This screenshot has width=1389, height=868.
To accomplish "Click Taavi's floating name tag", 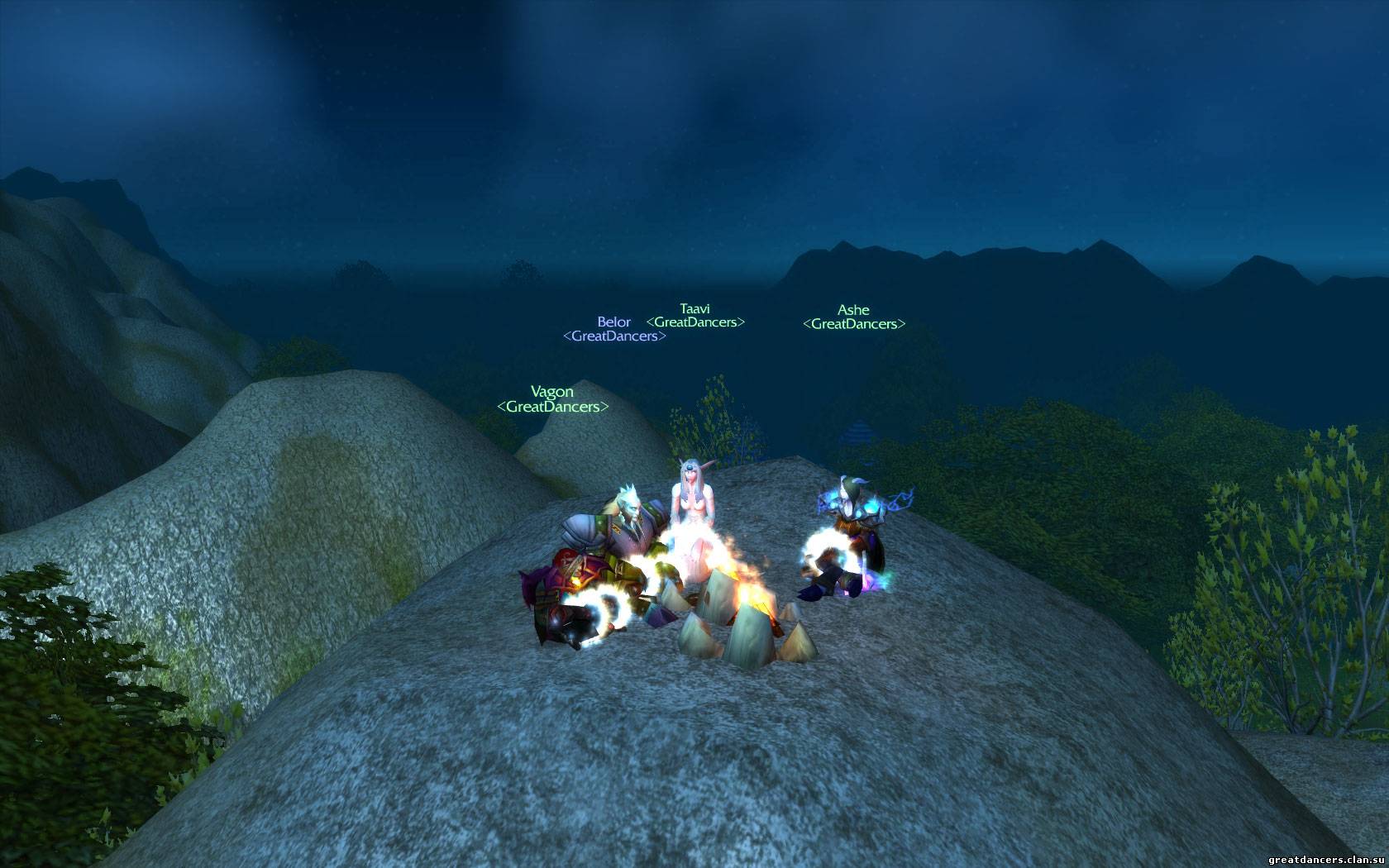I will (694, 308).
